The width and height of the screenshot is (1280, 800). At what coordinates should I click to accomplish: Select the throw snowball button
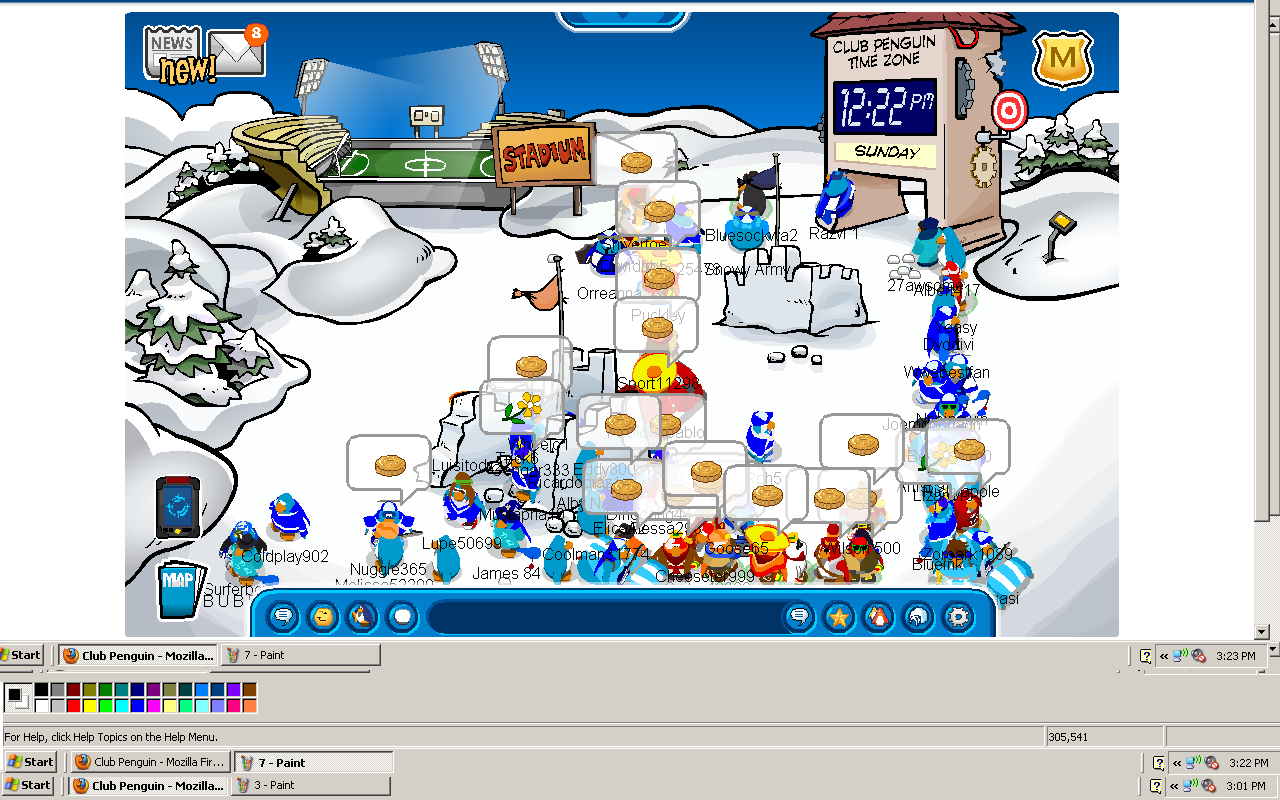point(401,617)
